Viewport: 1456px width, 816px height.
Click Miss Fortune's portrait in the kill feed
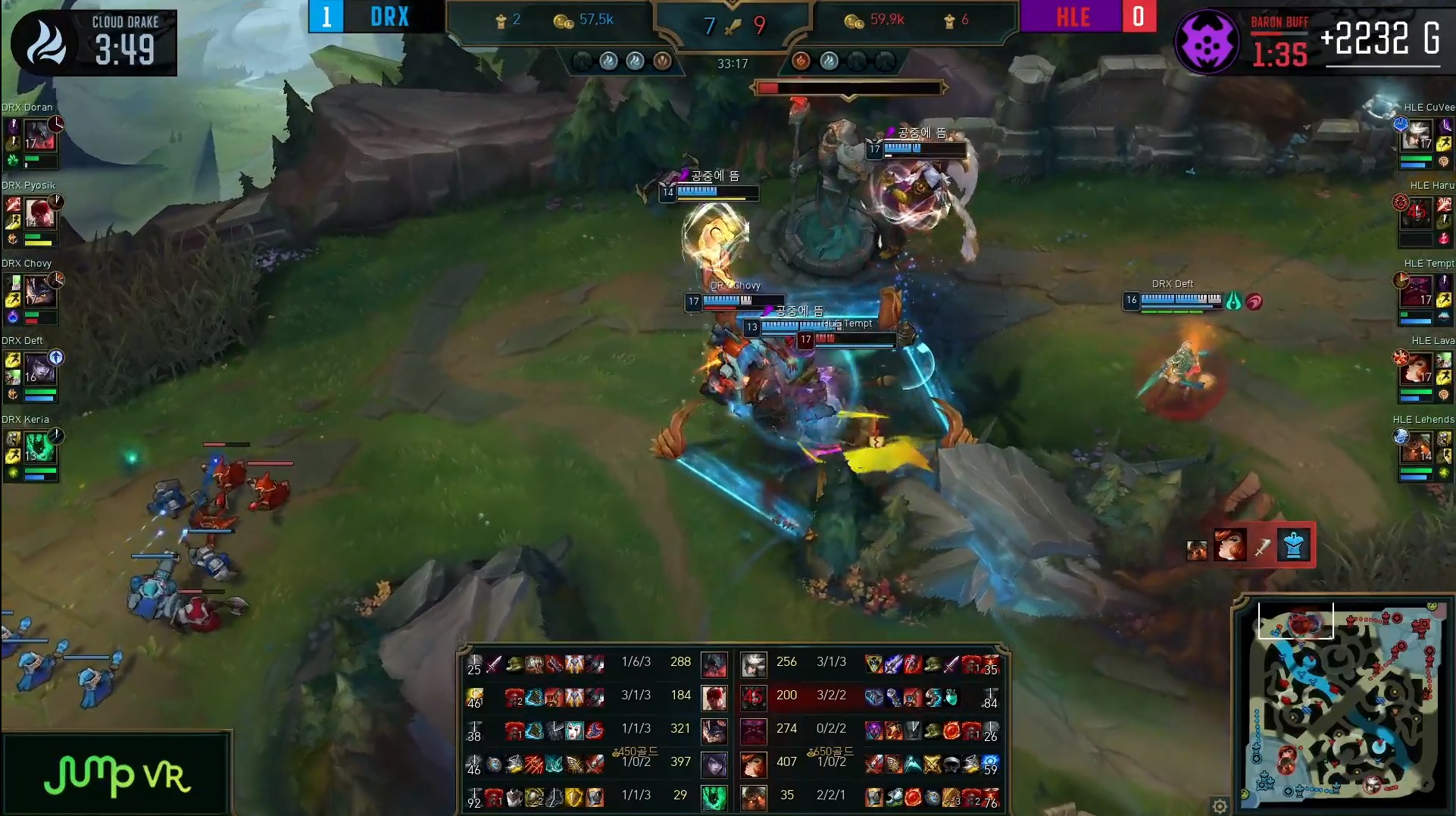click(x=1229, y=546)
